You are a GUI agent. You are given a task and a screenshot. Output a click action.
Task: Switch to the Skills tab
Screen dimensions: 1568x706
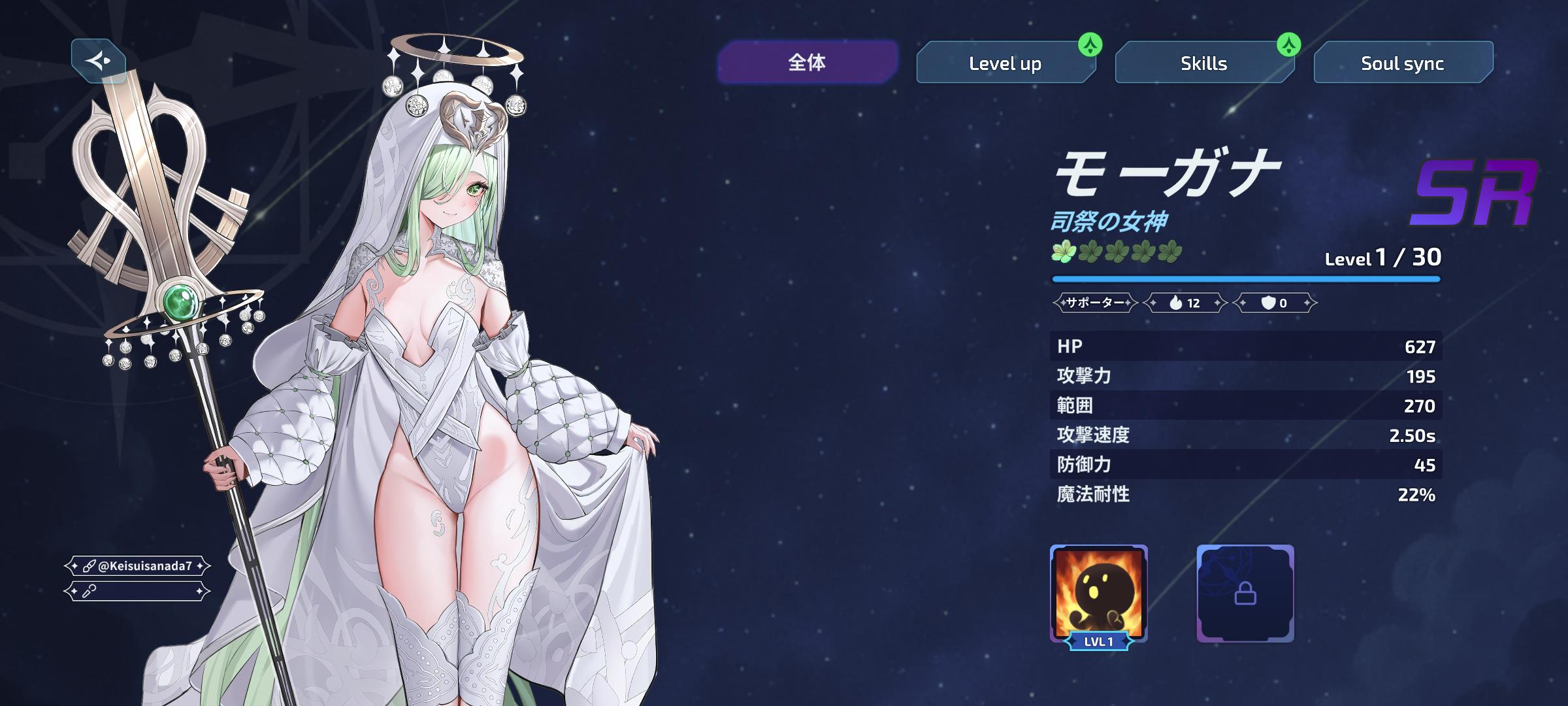click(x=1203, y=63)
